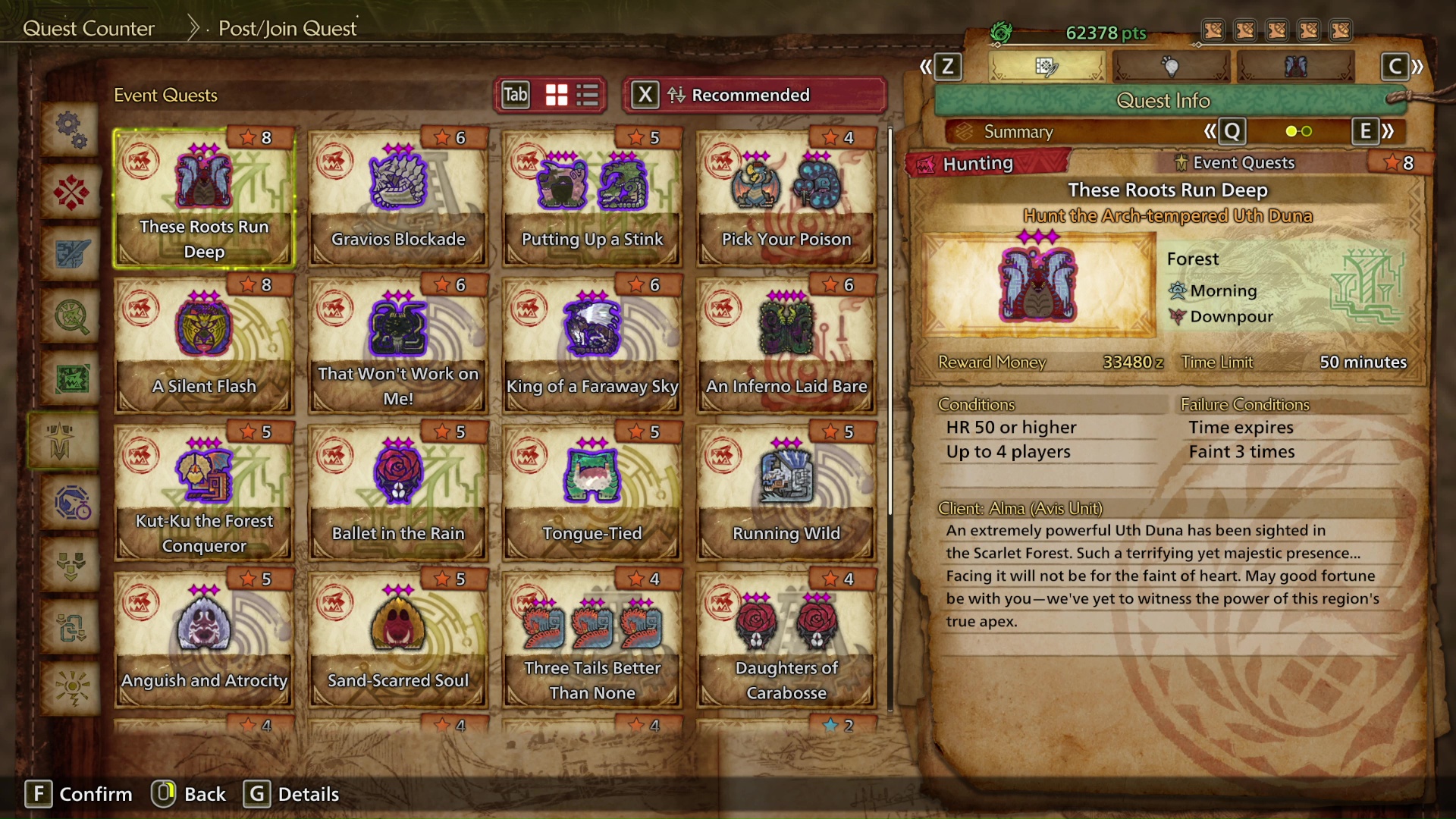The width and height of the screenshot is (1456, 819).
Task: Select the A Silent Flash quest tile
Action: pos(203,346)
